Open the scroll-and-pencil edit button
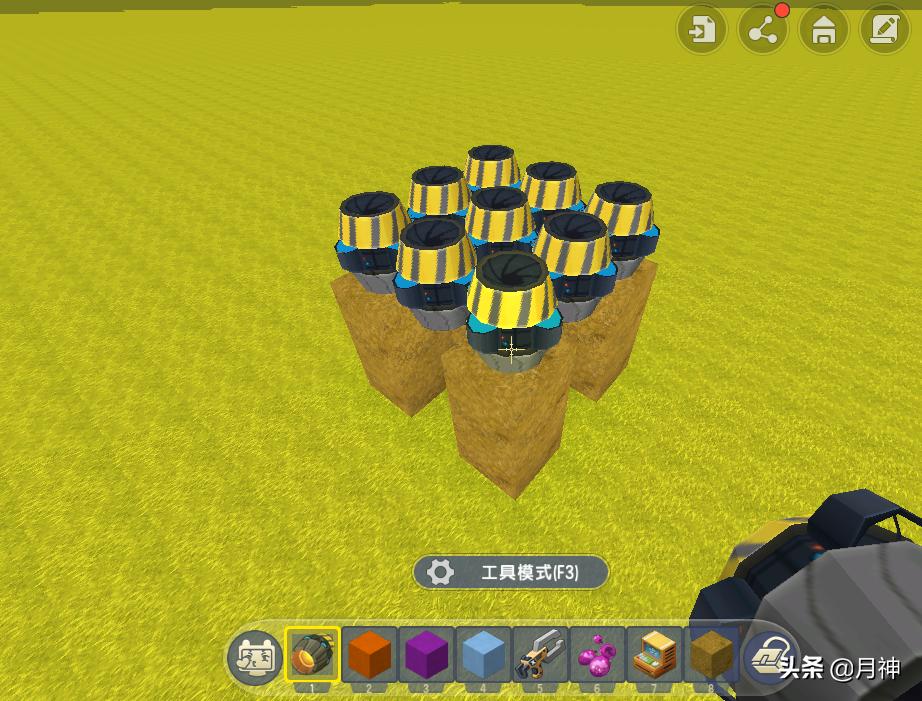The image size is (922, 701). [883, 31]
